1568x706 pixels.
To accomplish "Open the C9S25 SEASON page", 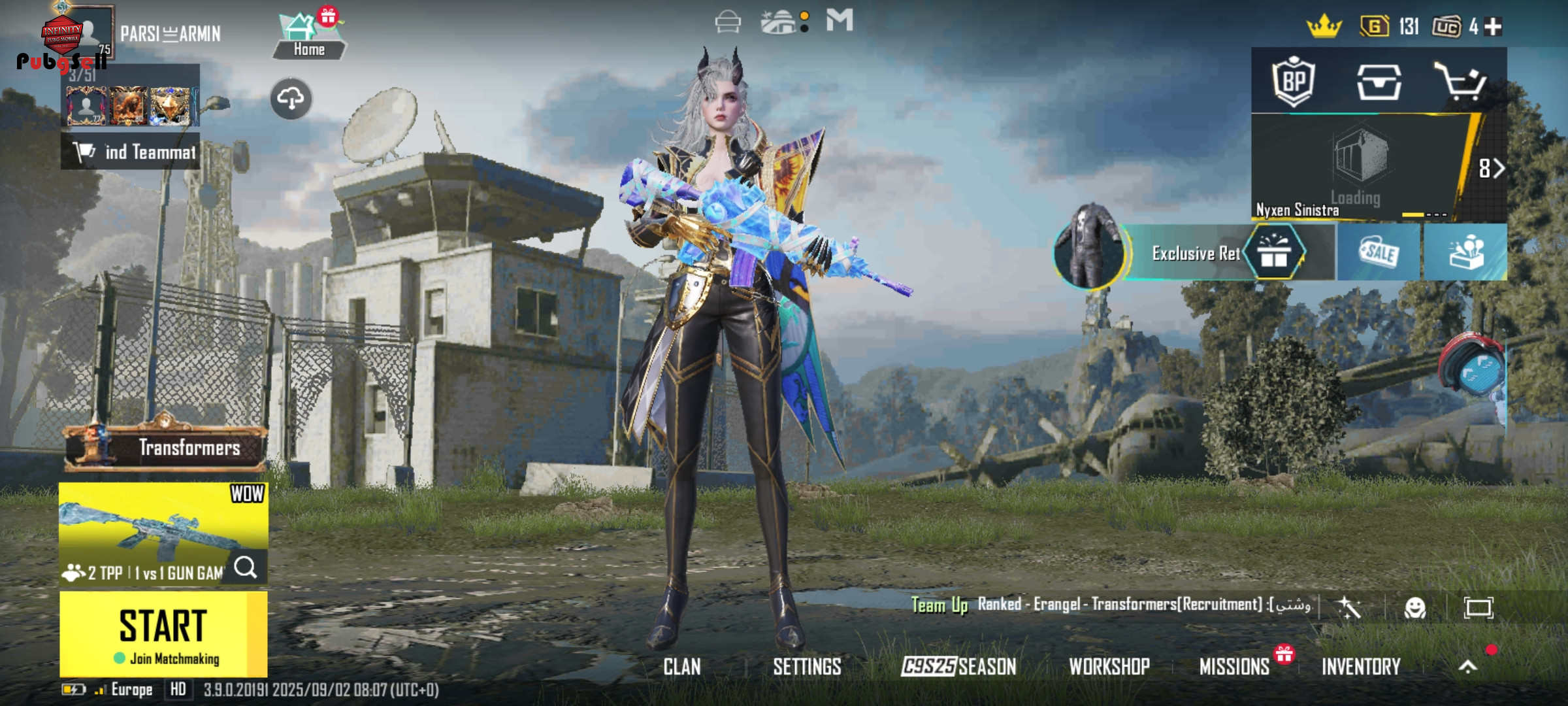I will pyautogui.click(x=958, y=667).
